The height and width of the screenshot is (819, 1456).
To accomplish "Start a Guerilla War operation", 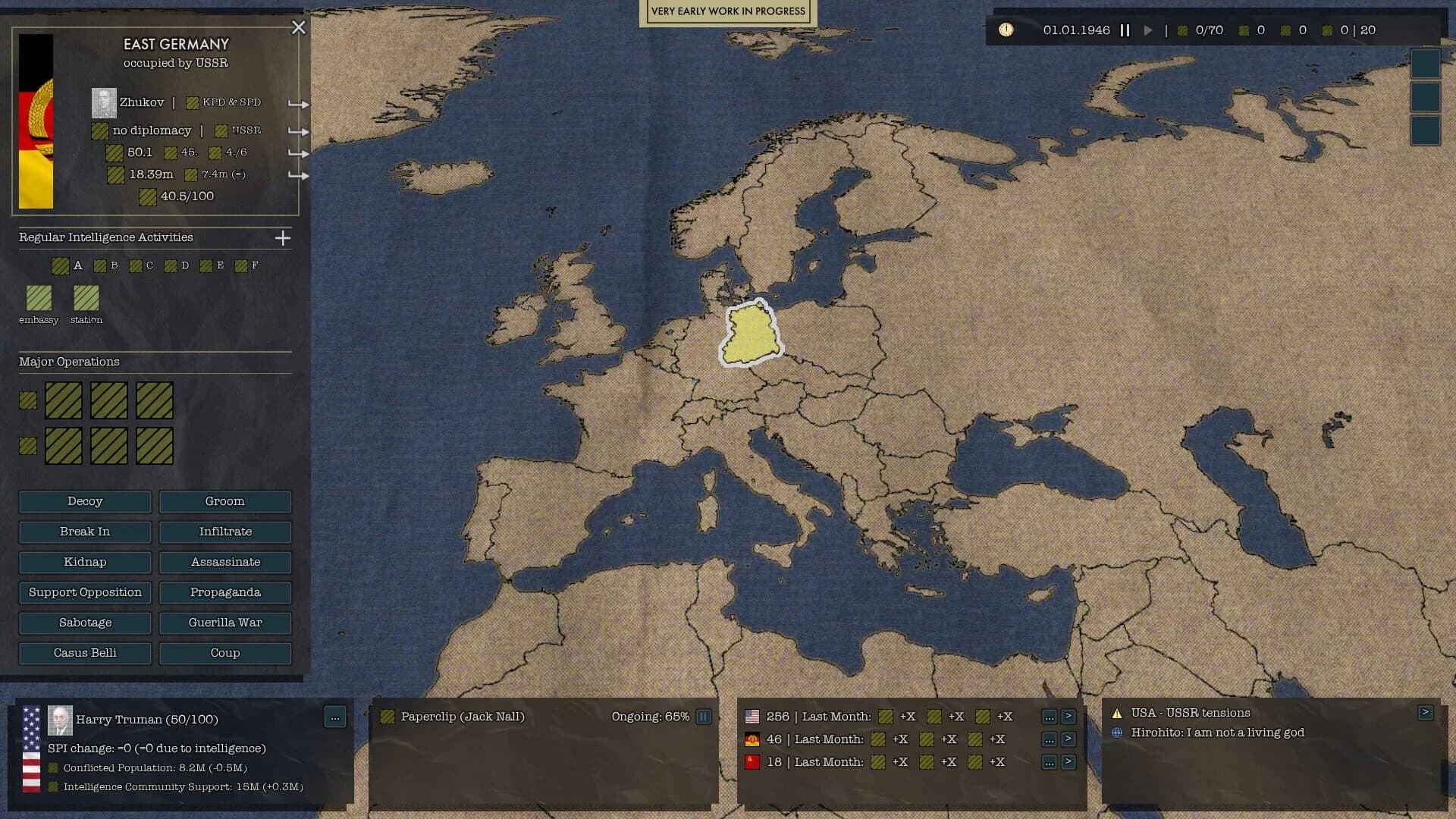I will (x=224, y=623).
